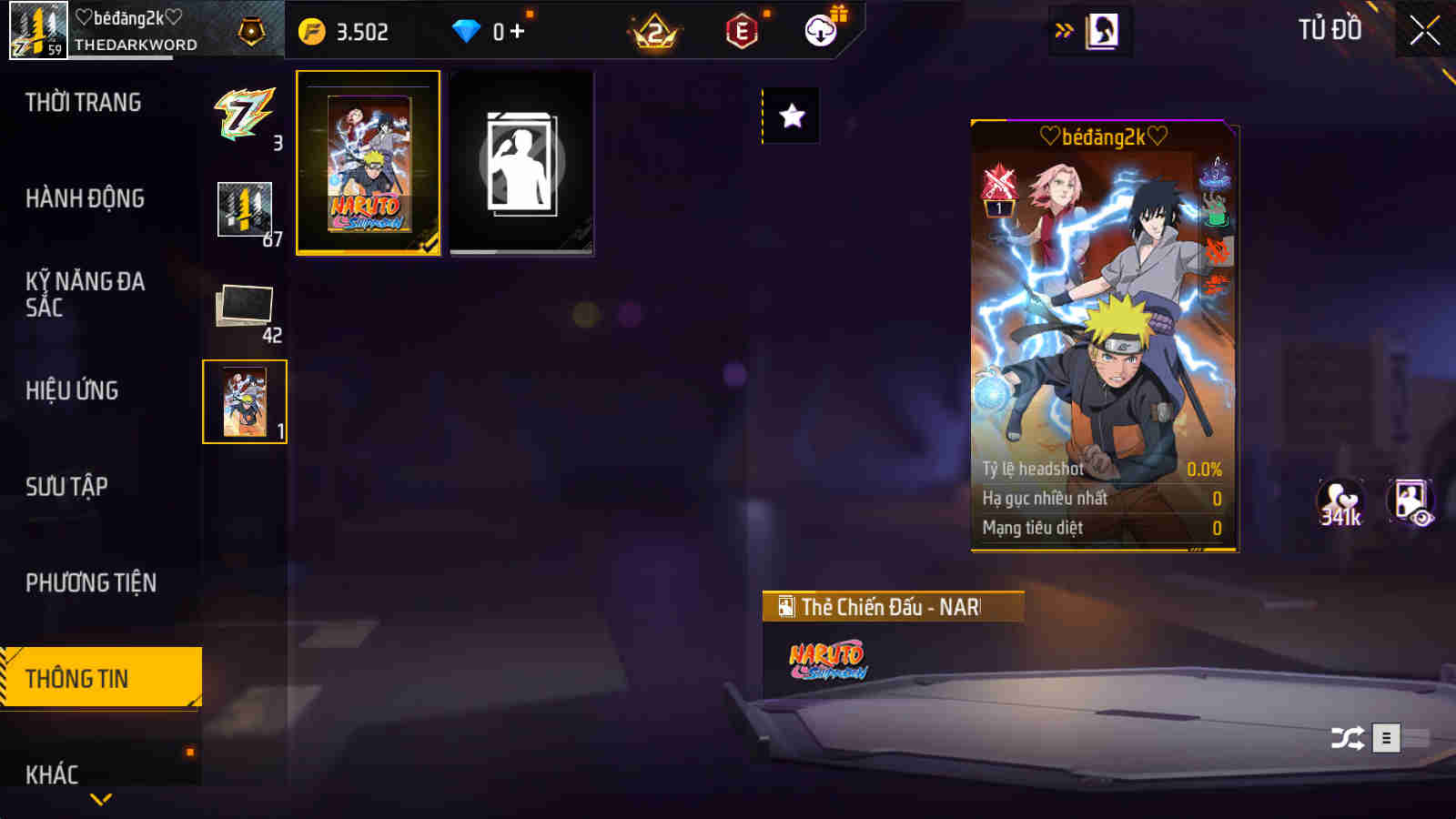Click the shuffle arrows icon near bottom right
The height and width of the screenshot is (819, 1456).
click(1350, 736)
